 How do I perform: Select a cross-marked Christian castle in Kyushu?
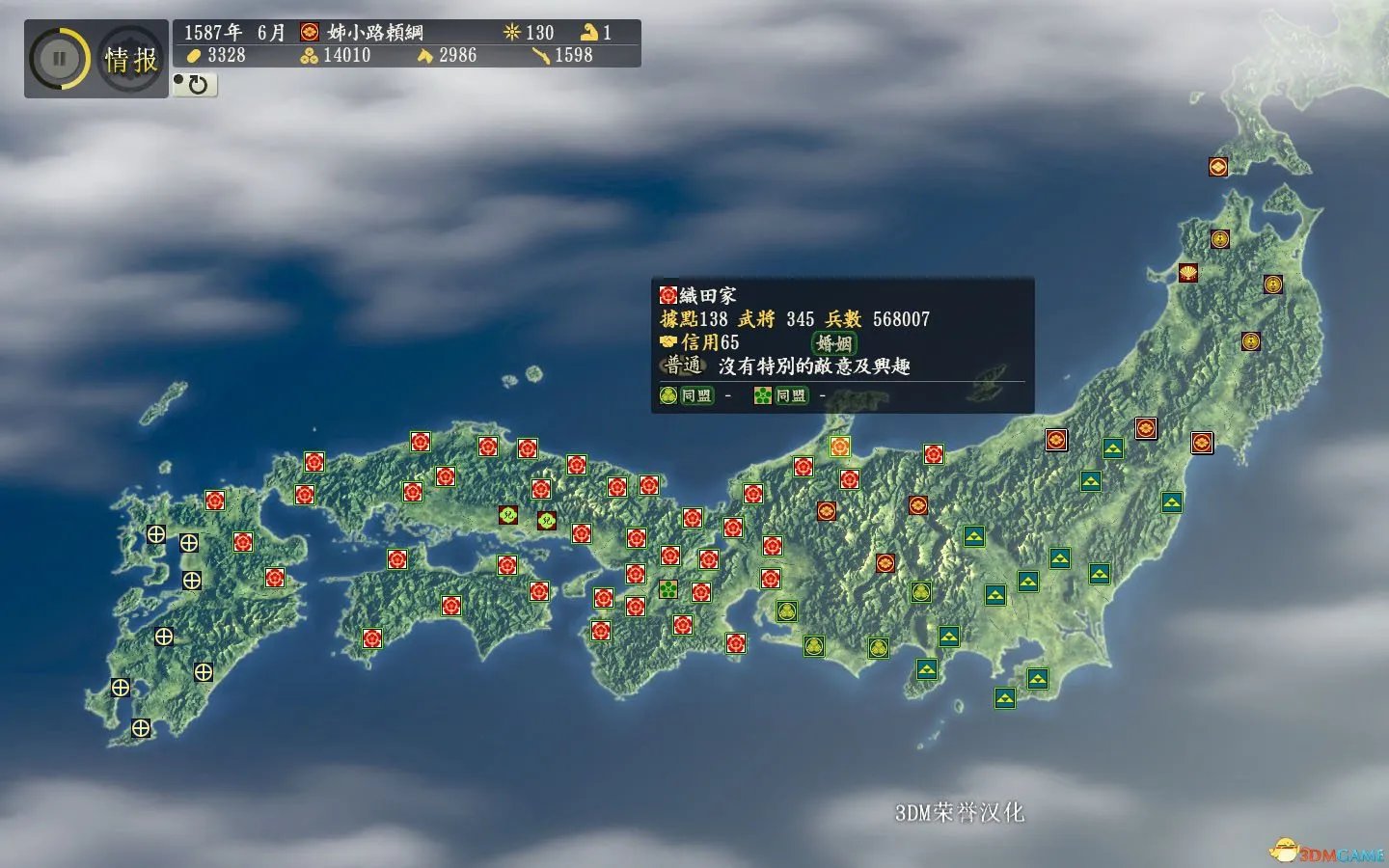point(156,535)
